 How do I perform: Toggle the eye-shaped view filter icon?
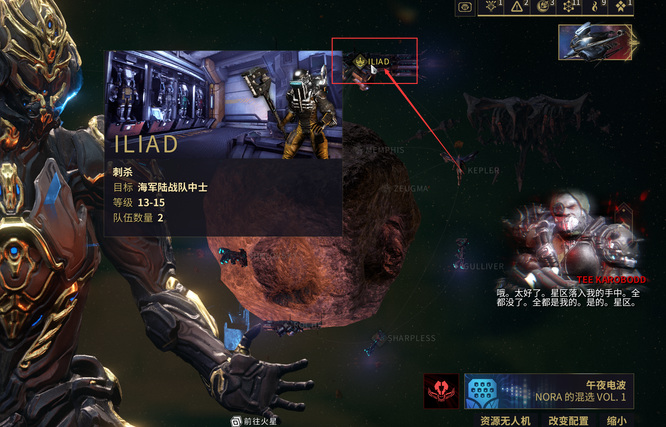coord(465,7)
